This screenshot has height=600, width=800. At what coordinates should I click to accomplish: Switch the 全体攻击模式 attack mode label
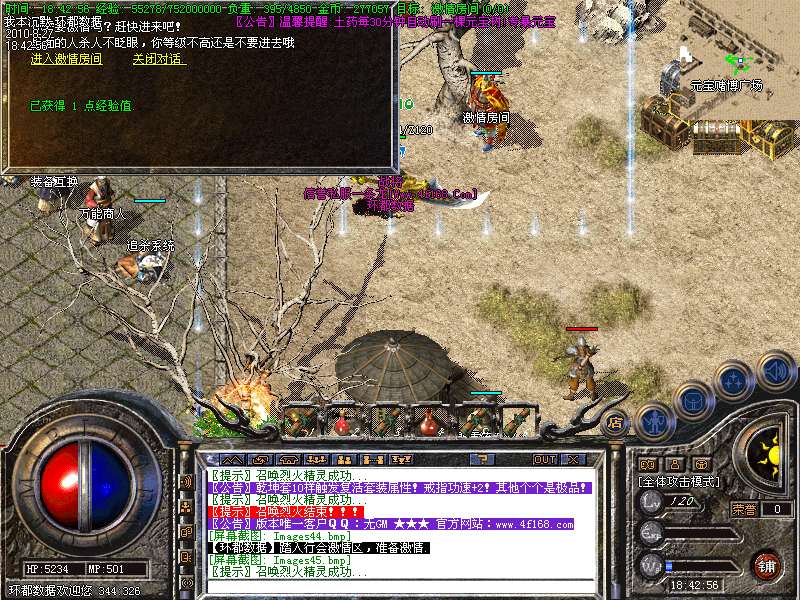[x=677, y=481]
